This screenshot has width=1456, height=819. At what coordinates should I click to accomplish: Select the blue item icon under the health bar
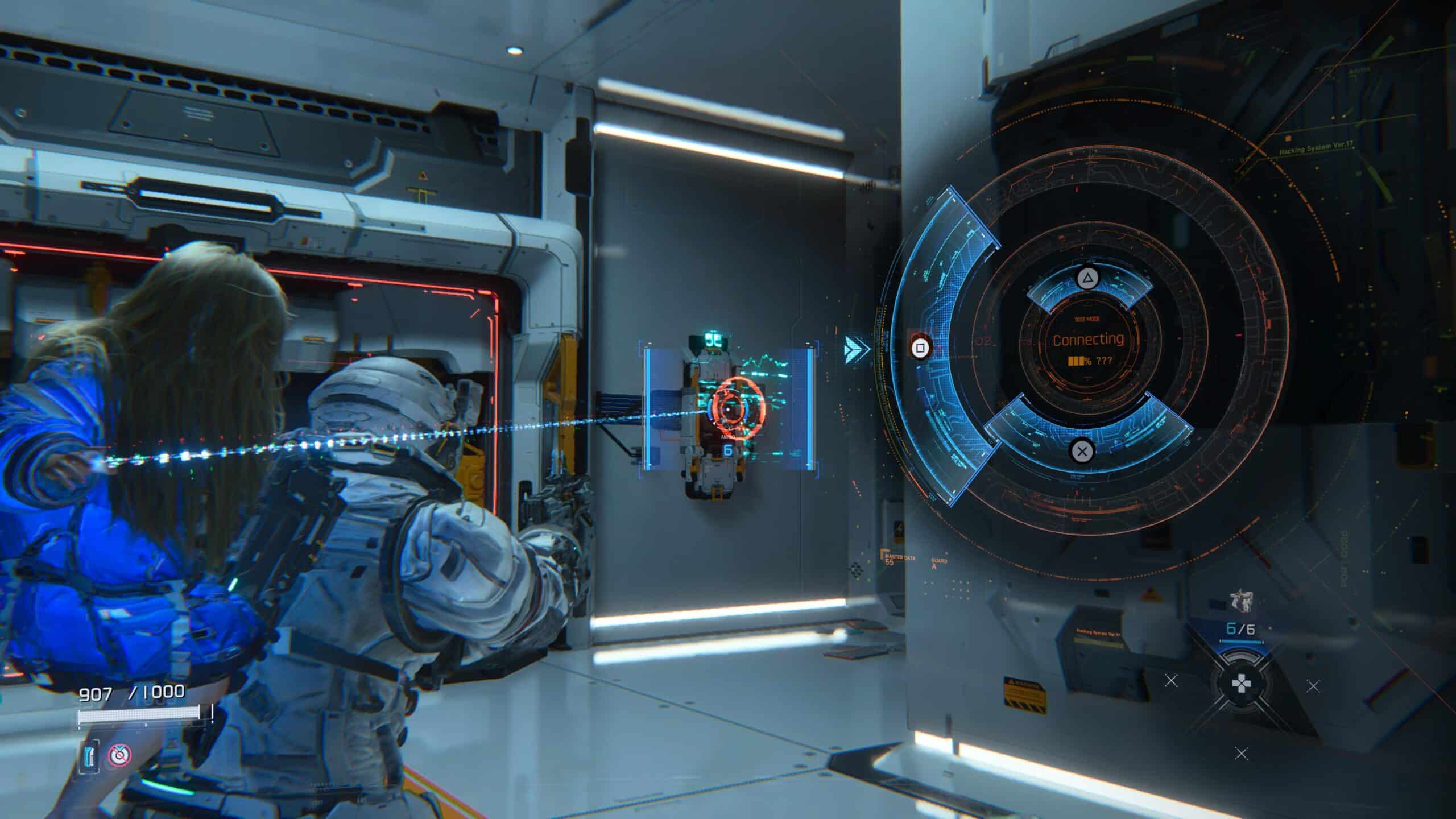(90, 755)
